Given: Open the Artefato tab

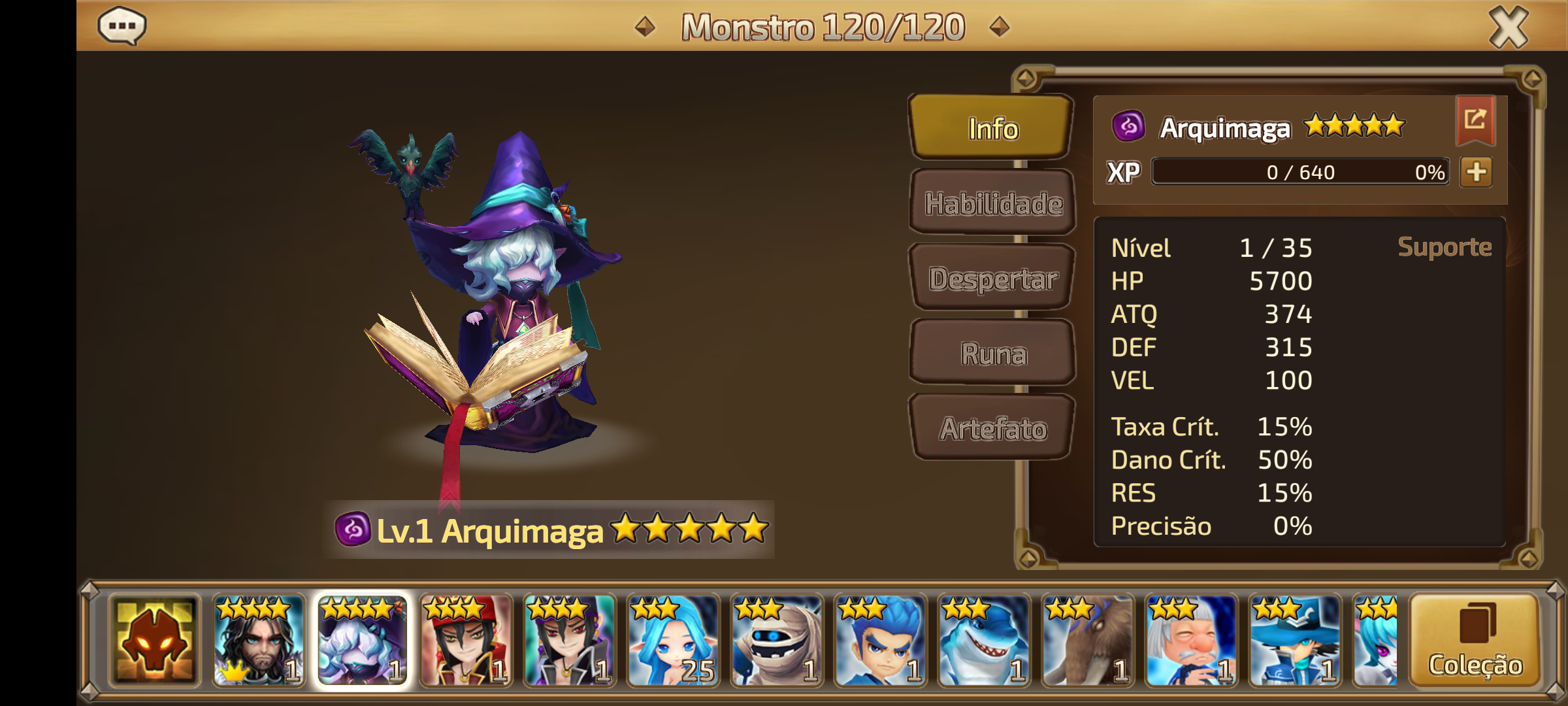Looking at the screenshot, I should [992, 429].
